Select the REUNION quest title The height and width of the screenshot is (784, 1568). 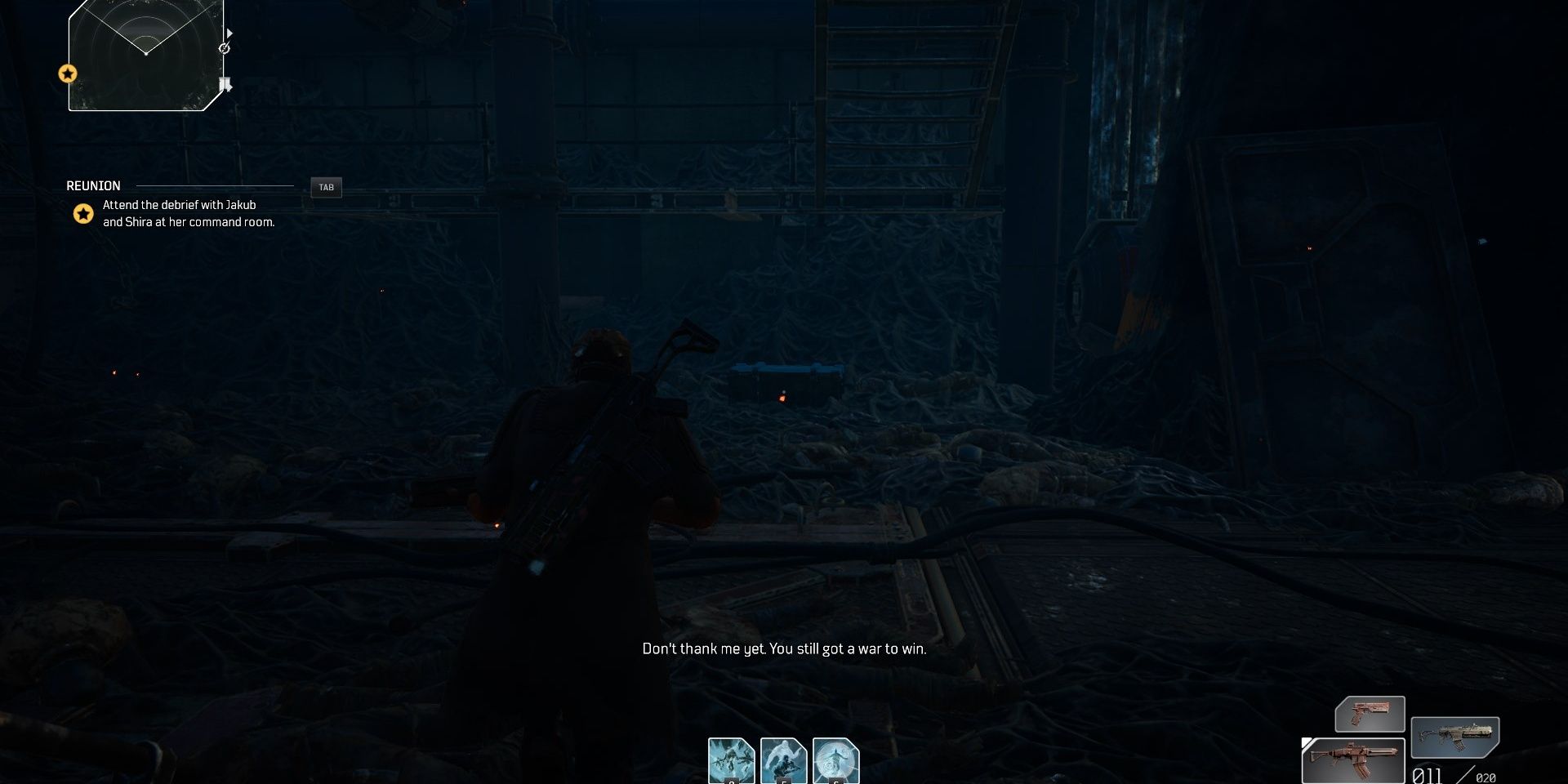click(x=92, y=185)
